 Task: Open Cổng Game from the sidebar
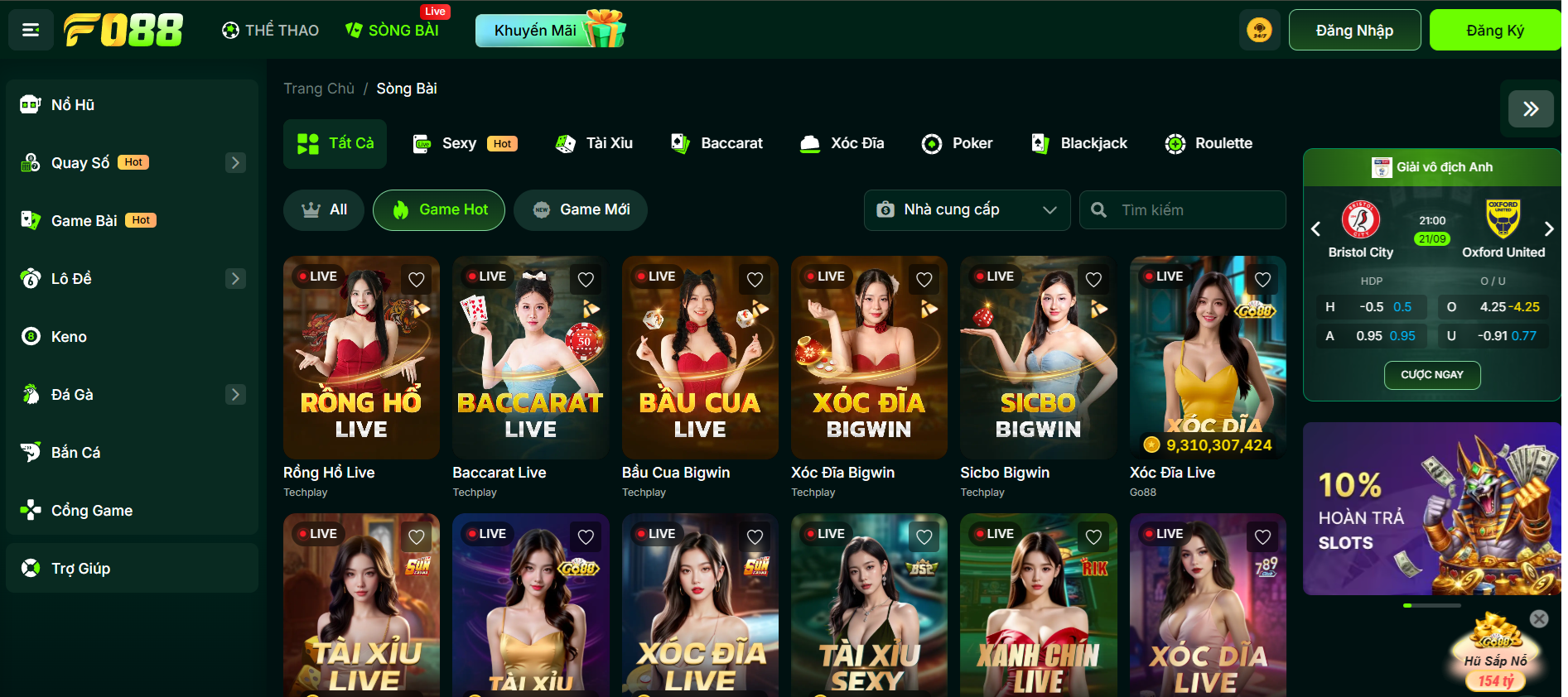31,510
